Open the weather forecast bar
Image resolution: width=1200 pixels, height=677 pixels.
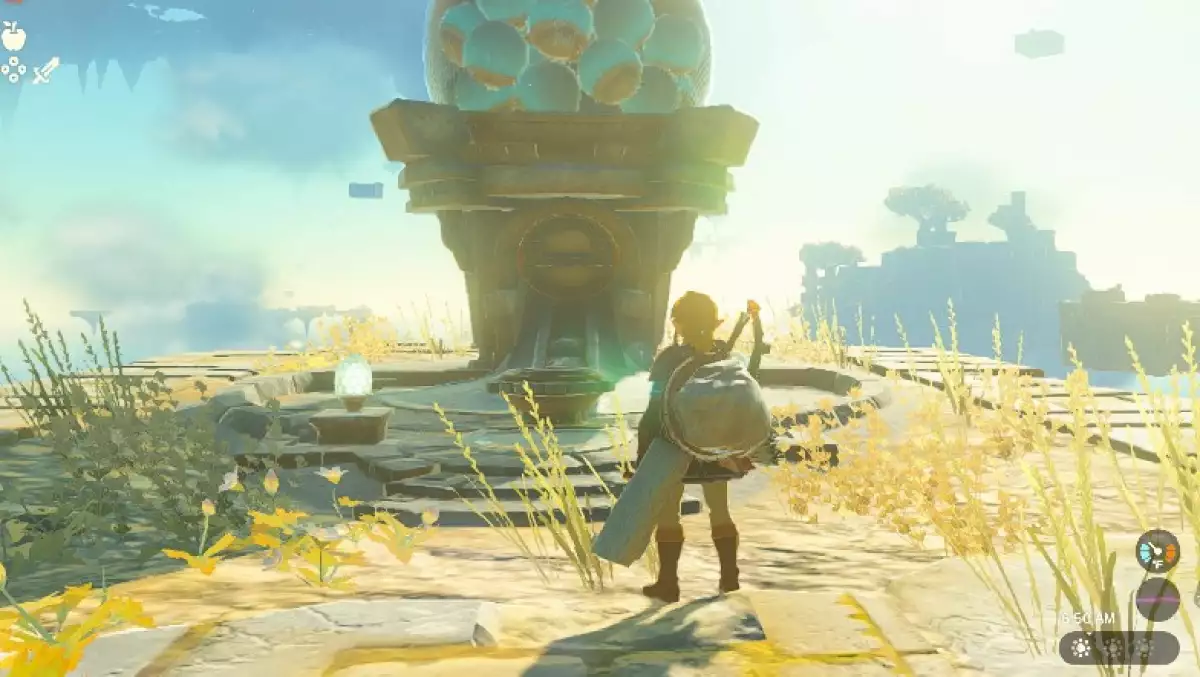click(1118, 647)
